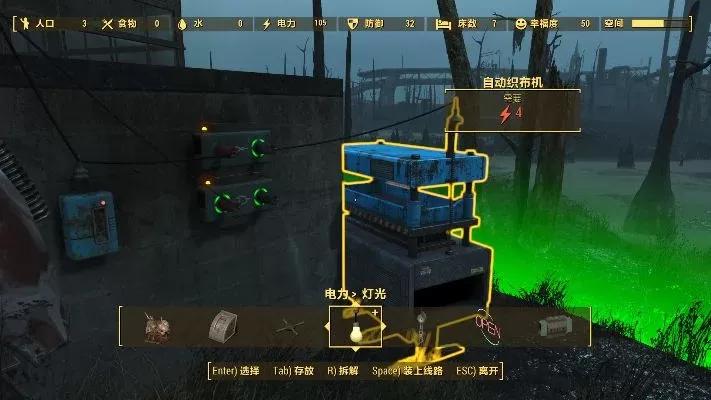Choose the generator category icon
The width and height of the screenshot is (711, 400).
(x=156, y=327)
